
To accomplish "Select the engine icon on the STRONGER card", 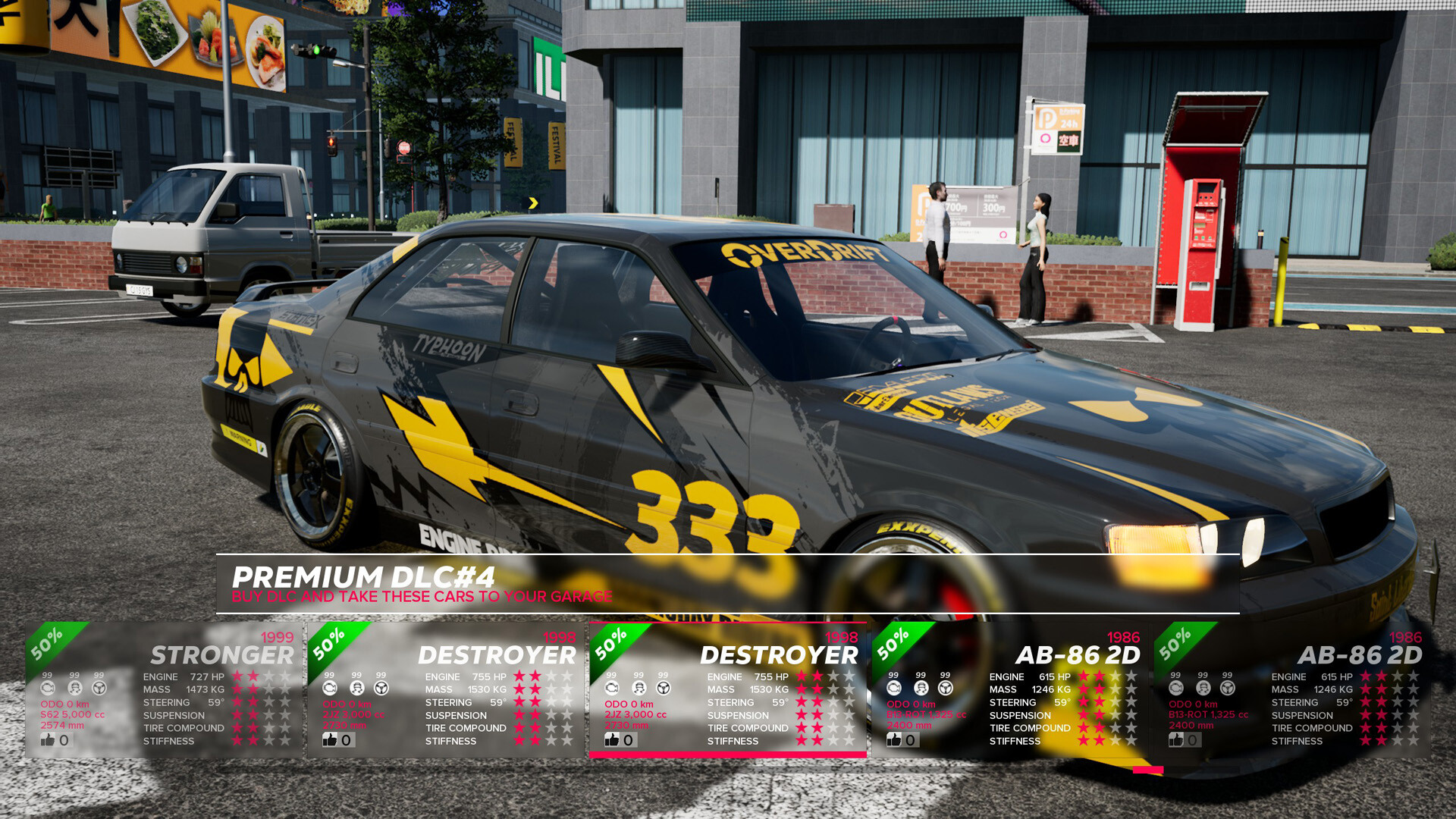I will click(x=48, y=688).
